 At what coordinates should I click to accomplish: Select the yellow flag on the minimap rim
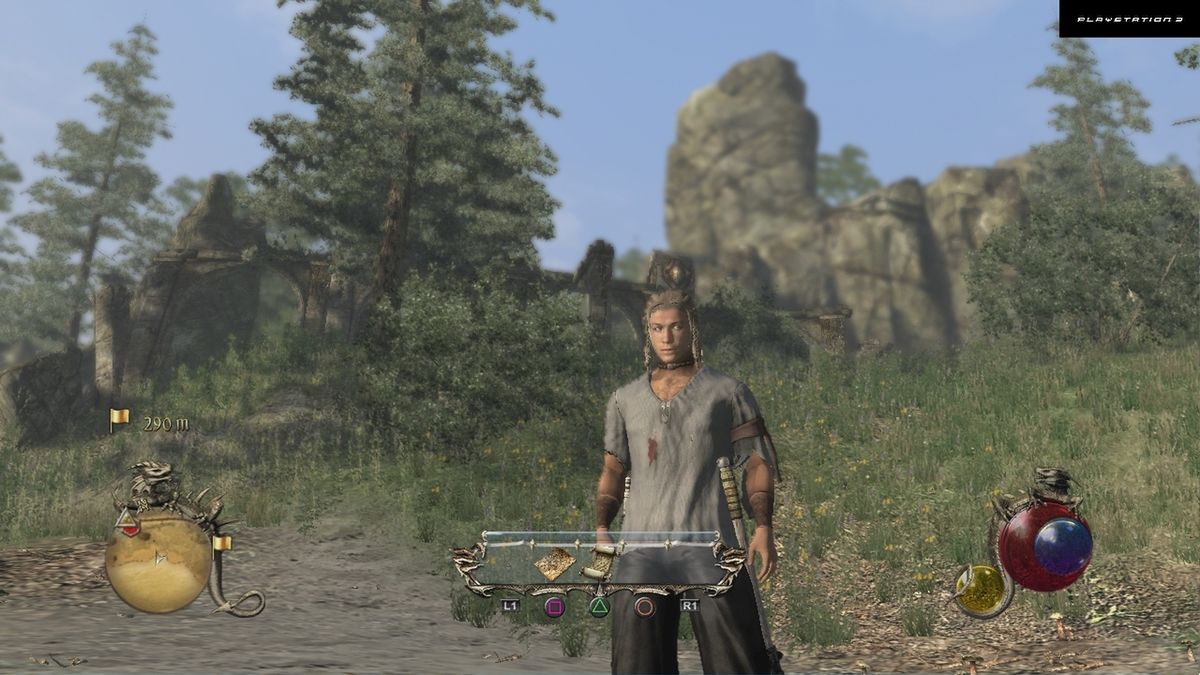coord(222,543)
